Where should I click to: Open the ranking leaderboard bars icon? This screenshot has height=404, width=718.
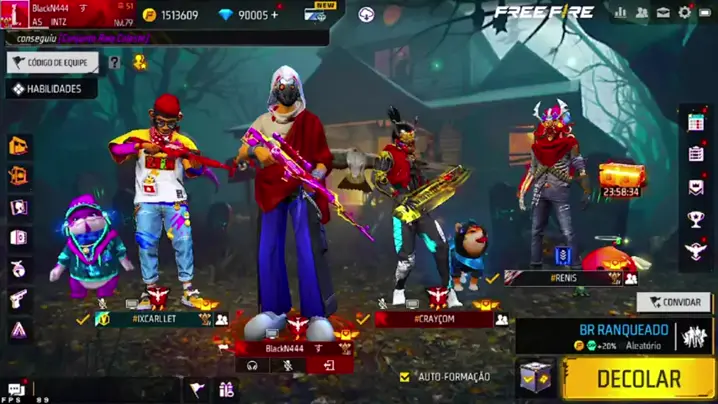[621, 13]
